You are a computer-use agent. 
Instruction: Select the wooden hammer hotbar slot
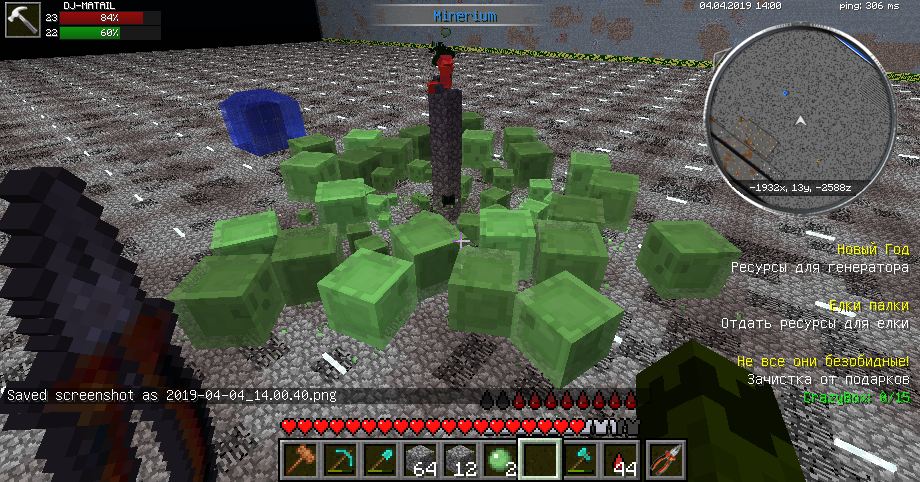point(300,461)
